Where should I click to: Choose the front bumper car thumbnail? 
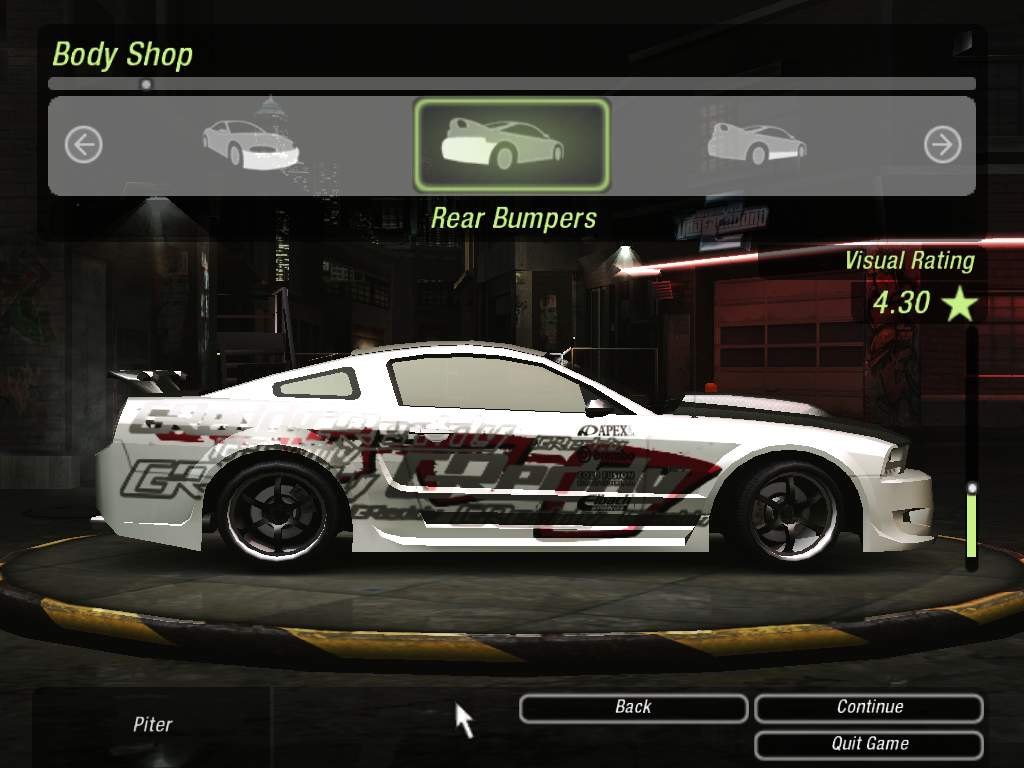pyautogui.click(x=251, y=144)
